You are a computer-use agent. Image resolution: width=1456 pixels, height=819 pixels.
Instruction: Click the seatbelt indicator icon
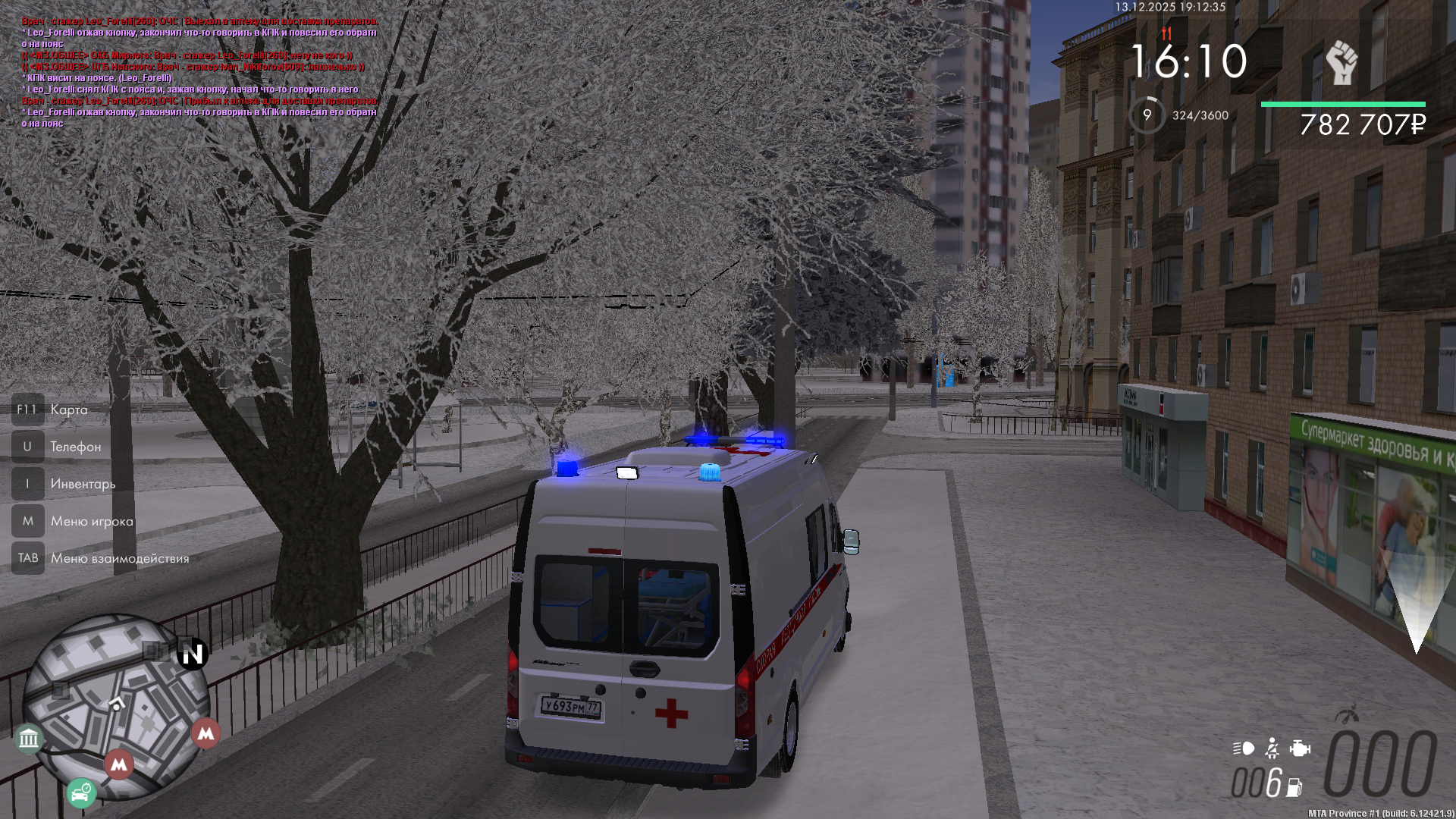[1272, 748]
